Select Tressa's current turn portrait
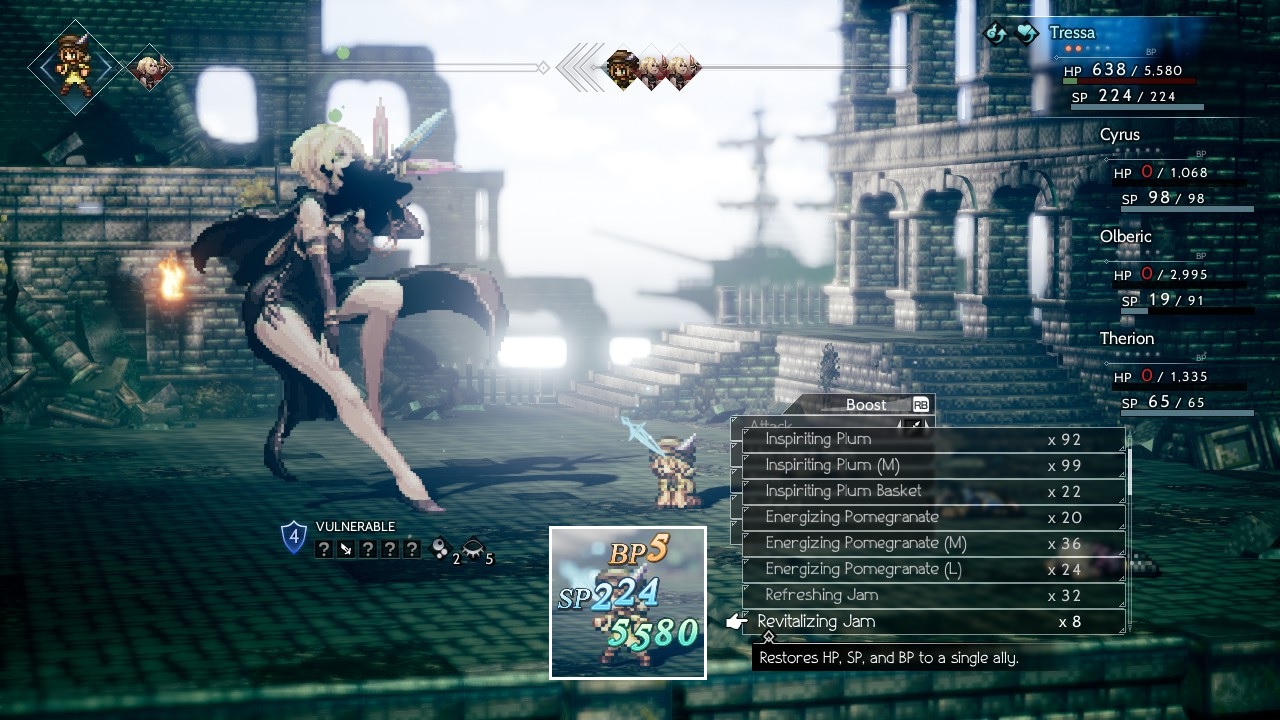Image resolution: width=1280 pixels, height=720 pixels. [74, 66]
